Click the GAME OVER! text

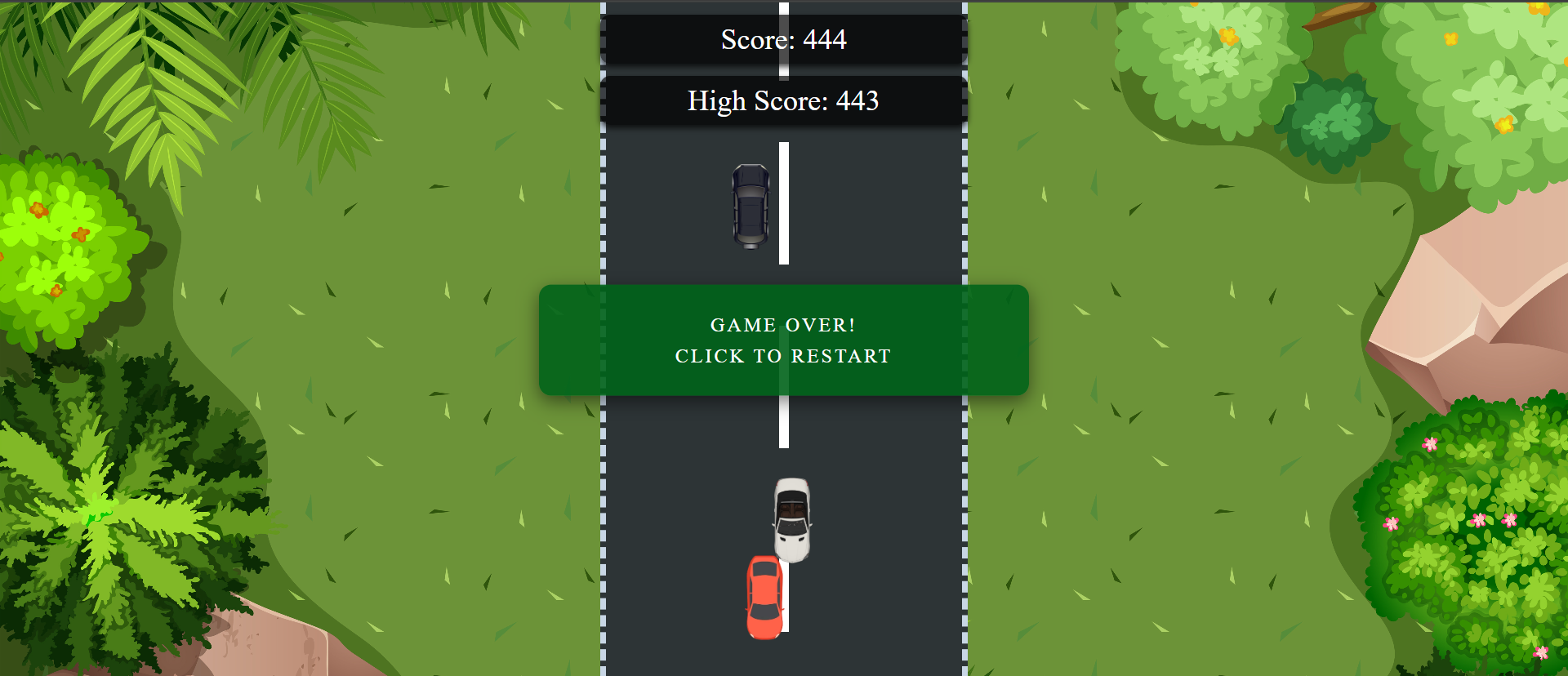click(782, 324)
